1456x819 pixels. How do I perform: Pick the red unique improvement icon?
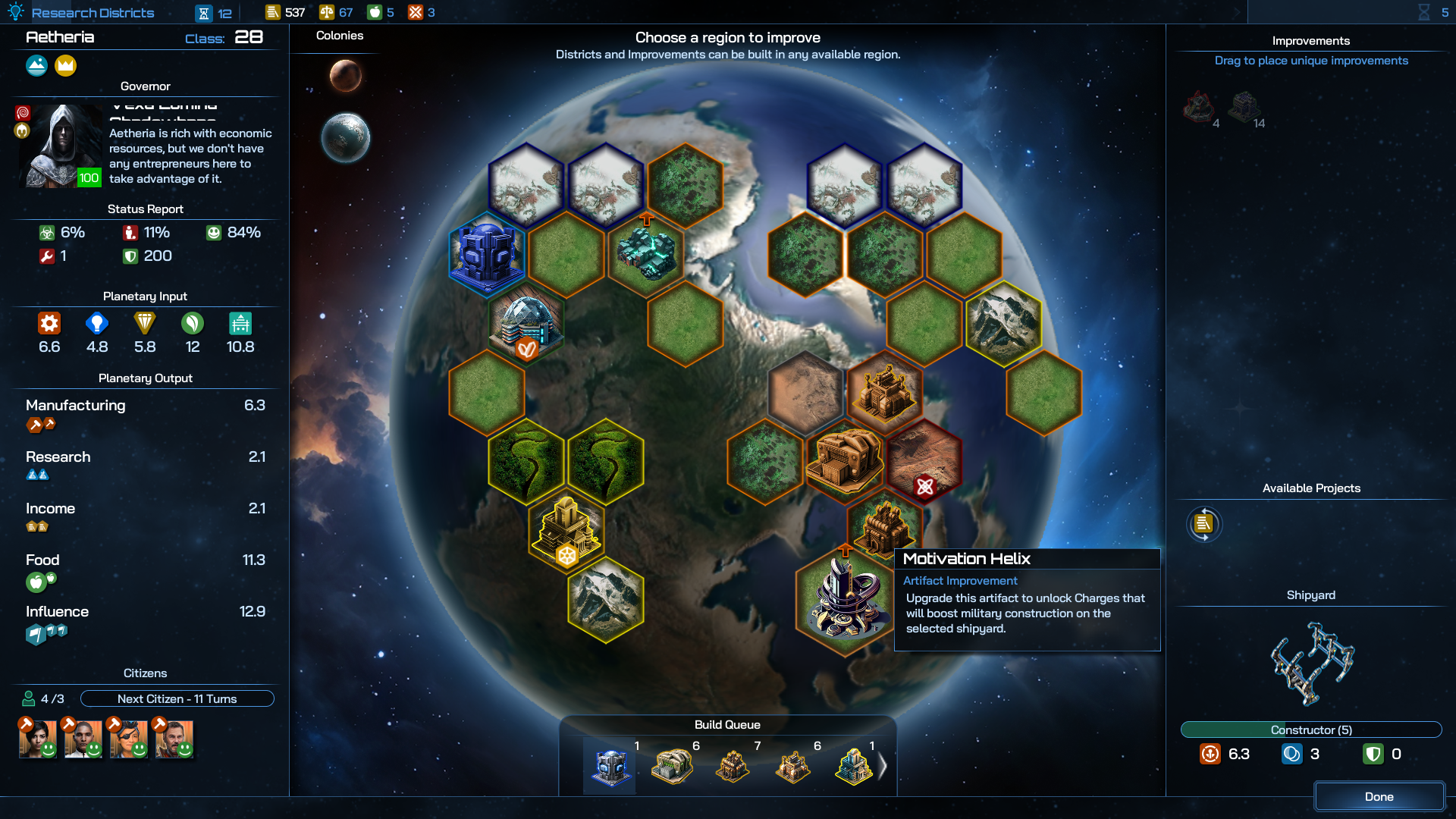pos(1199,107)
